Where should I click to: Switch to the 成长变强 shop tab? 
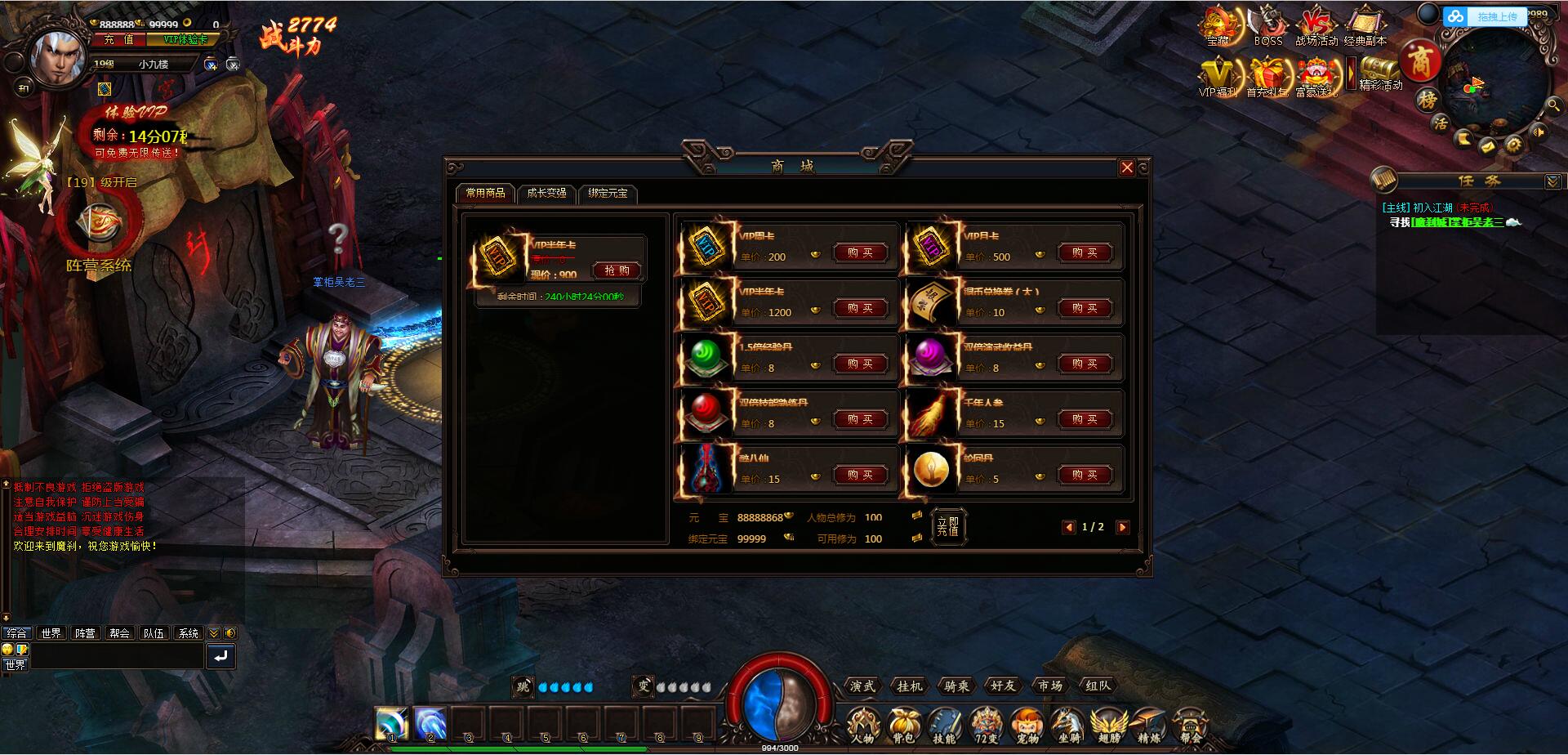(548, 194)
